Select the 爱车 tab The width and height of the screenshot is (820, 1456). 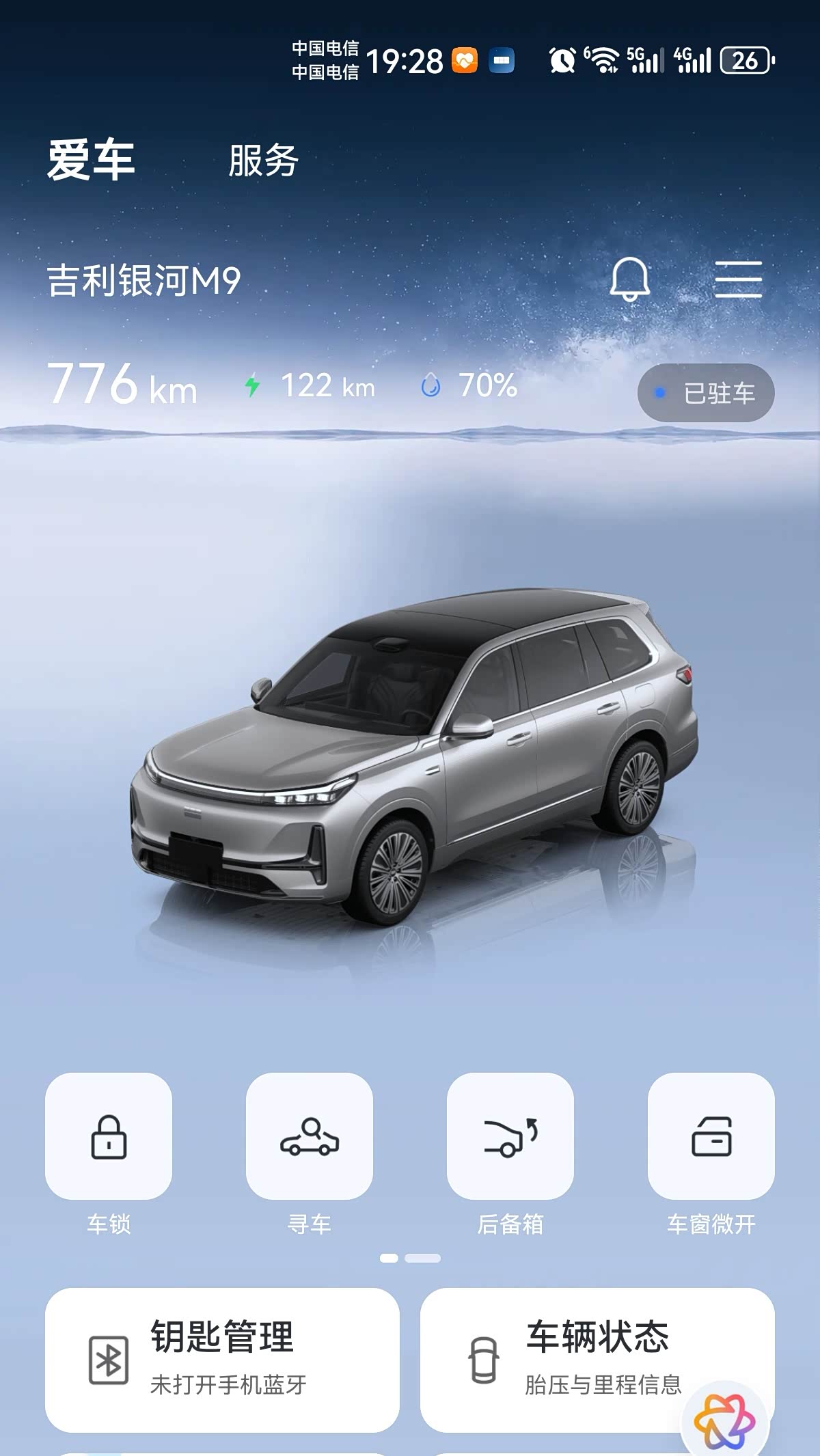click(x=91, y=161)
